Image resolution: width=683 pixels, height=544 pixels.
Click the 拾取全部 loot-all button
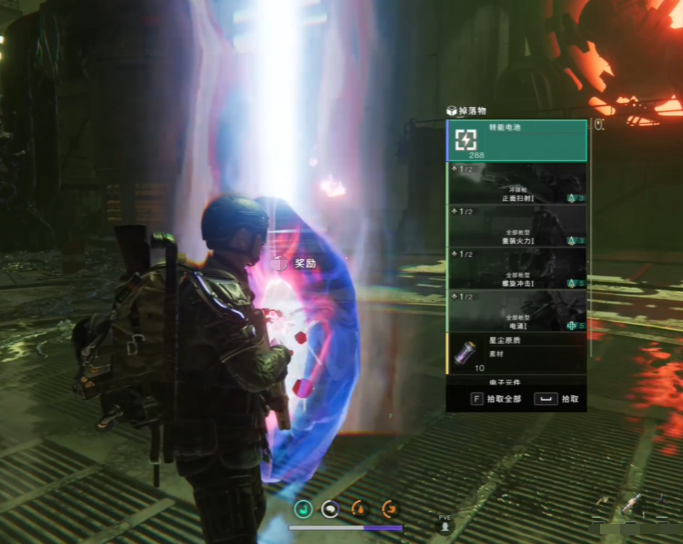point(494,398)
